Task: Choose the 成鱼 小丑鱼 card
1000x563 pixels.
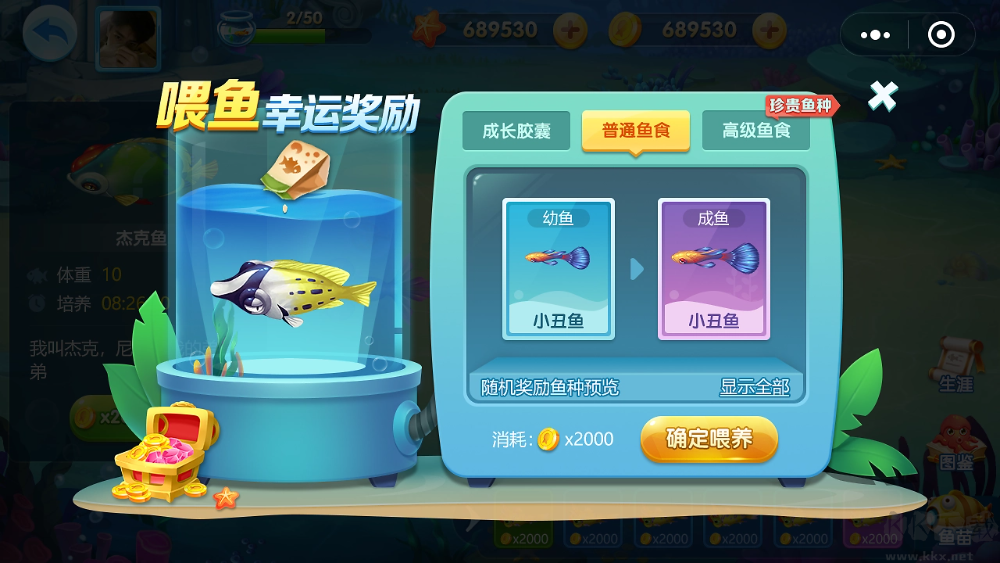Action: click(x=713, y=269)
